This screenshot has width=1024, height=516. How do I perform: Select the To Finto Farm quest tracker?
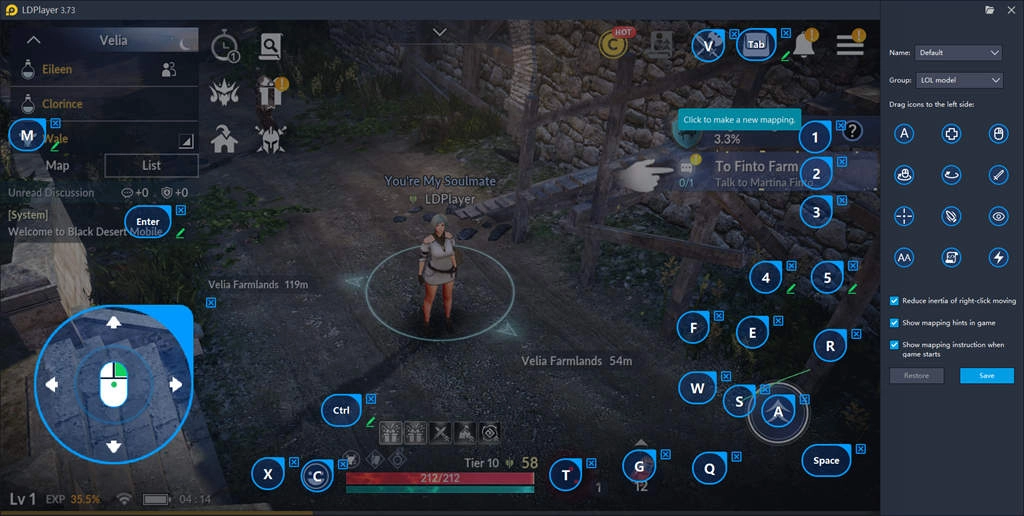coord(756,173)
